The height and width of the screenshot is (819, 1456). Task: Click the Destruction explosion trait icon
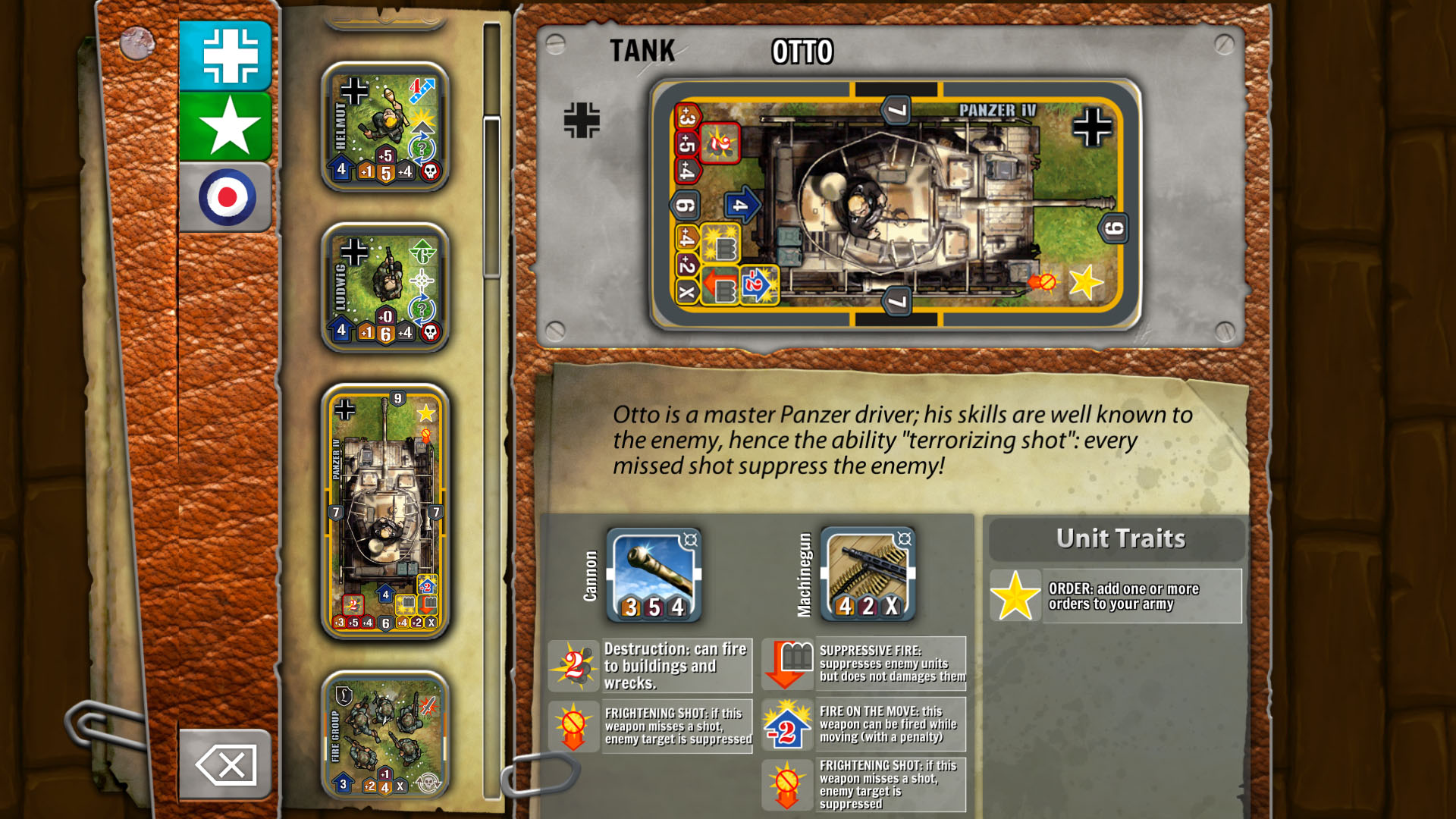click(574, 666)
